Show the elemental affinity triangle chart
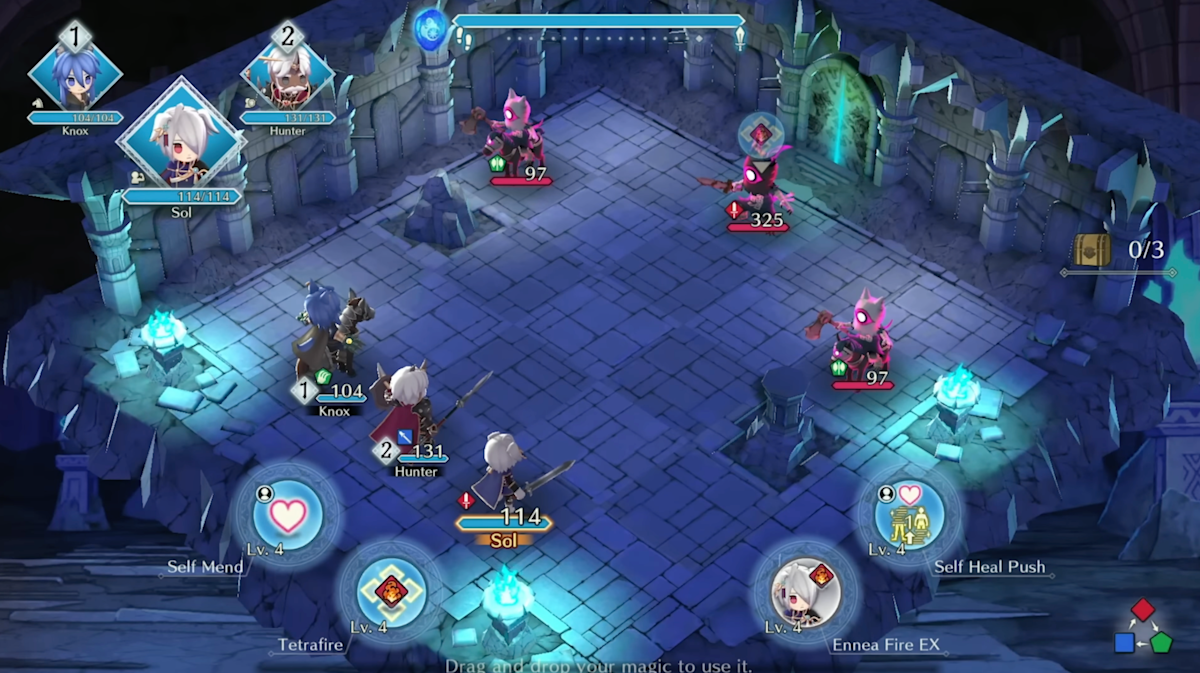Image resolution: width=1200 pixels, height=673 pixels. [1144, 627]
